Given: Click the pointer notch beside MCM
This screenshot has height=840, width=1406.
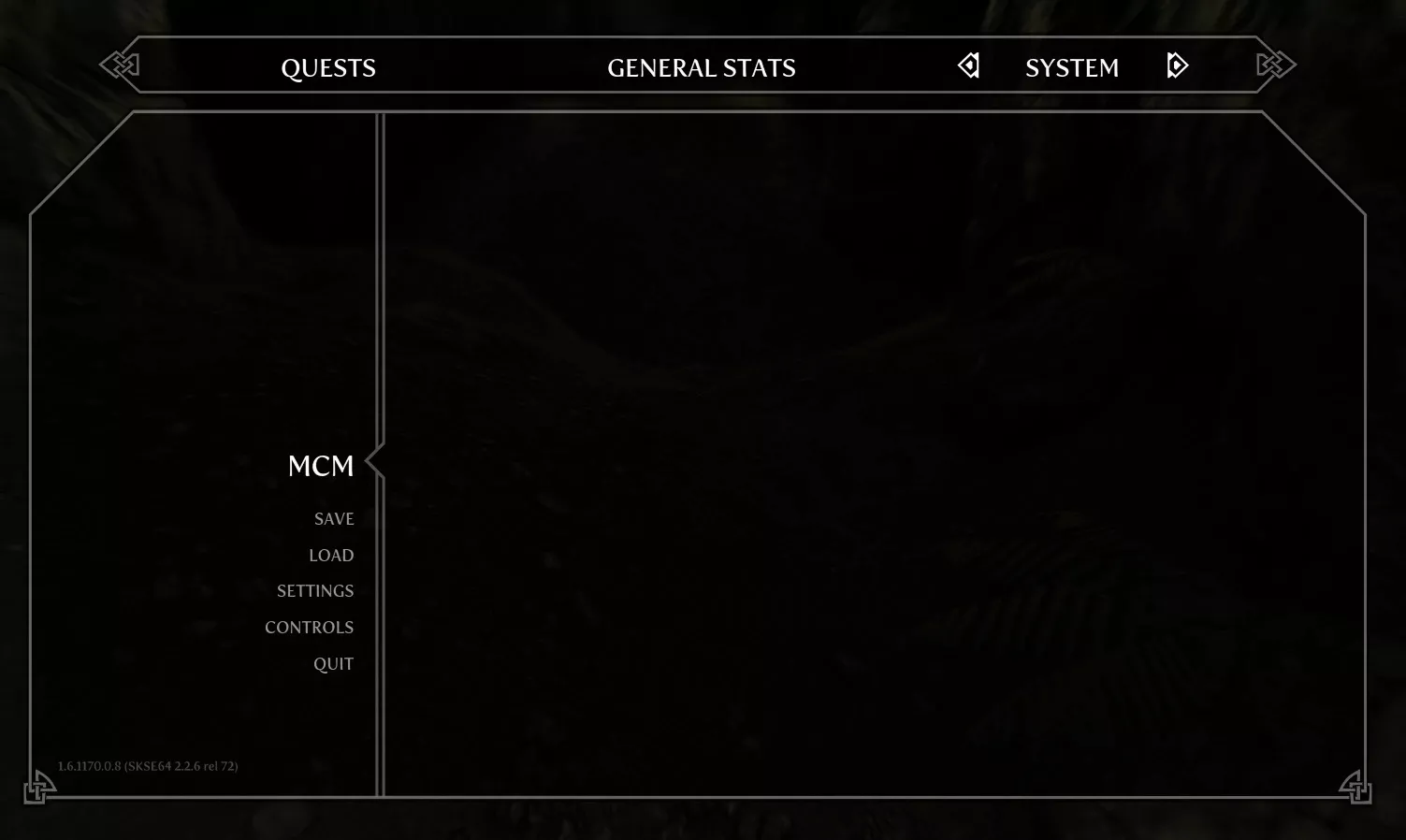Looking at the screenshot, I should (372, 462).
